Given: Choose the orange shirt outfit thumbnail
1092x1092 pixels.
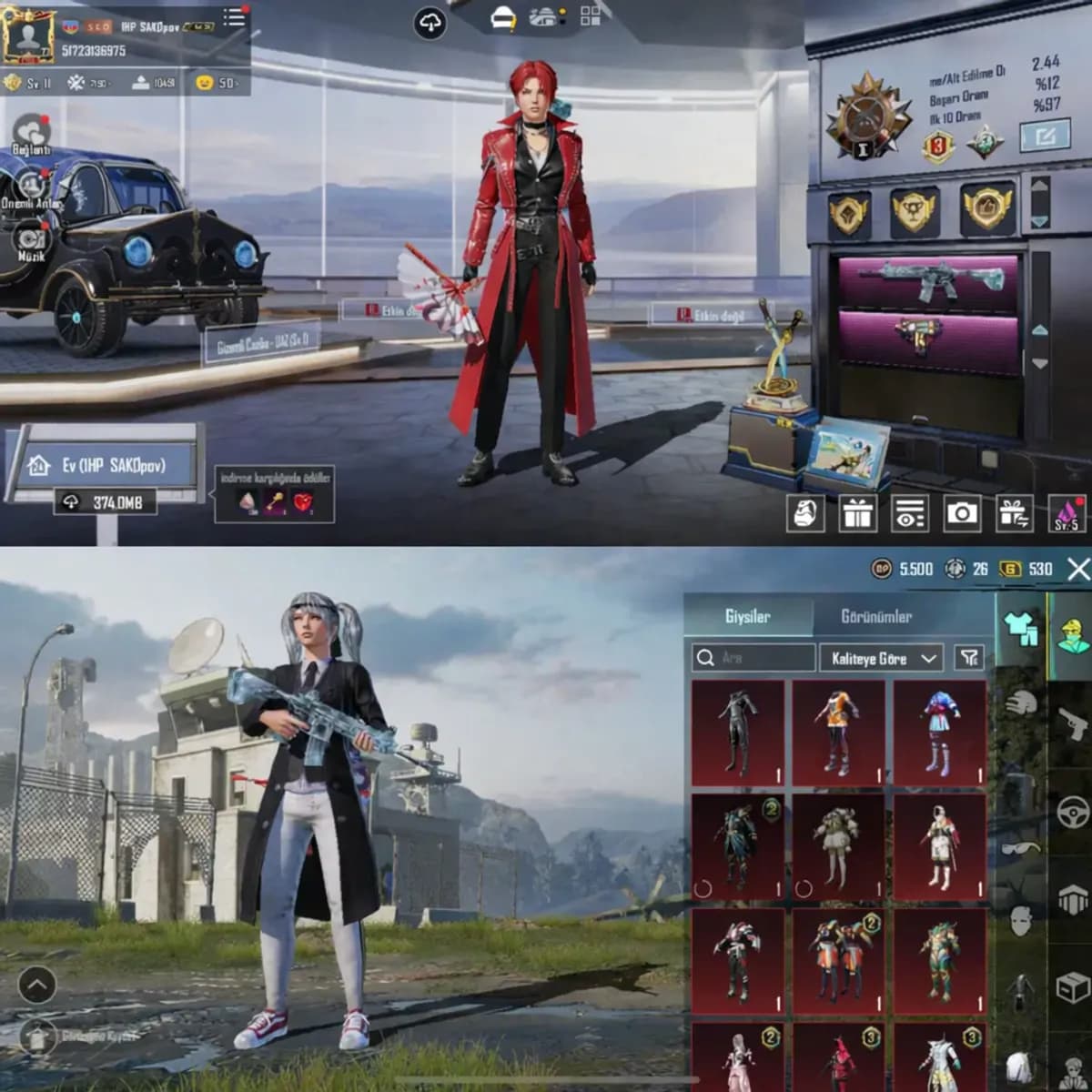Looking at the screenshot, I should pos(838,733).
